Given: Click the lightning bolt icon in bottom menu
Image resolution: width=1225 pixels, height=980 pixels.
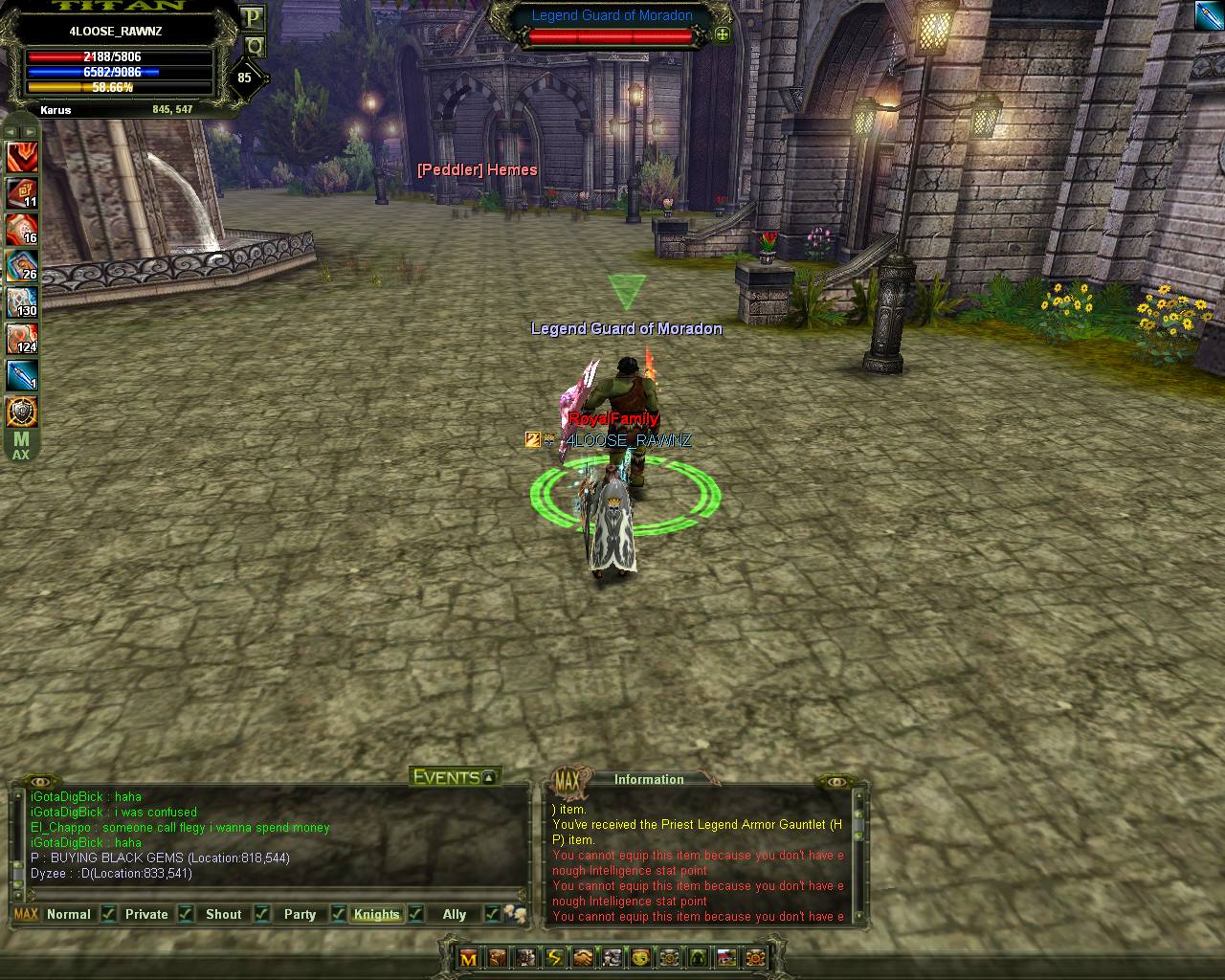Looking at the screenshot, I should [x=554, y=958].
